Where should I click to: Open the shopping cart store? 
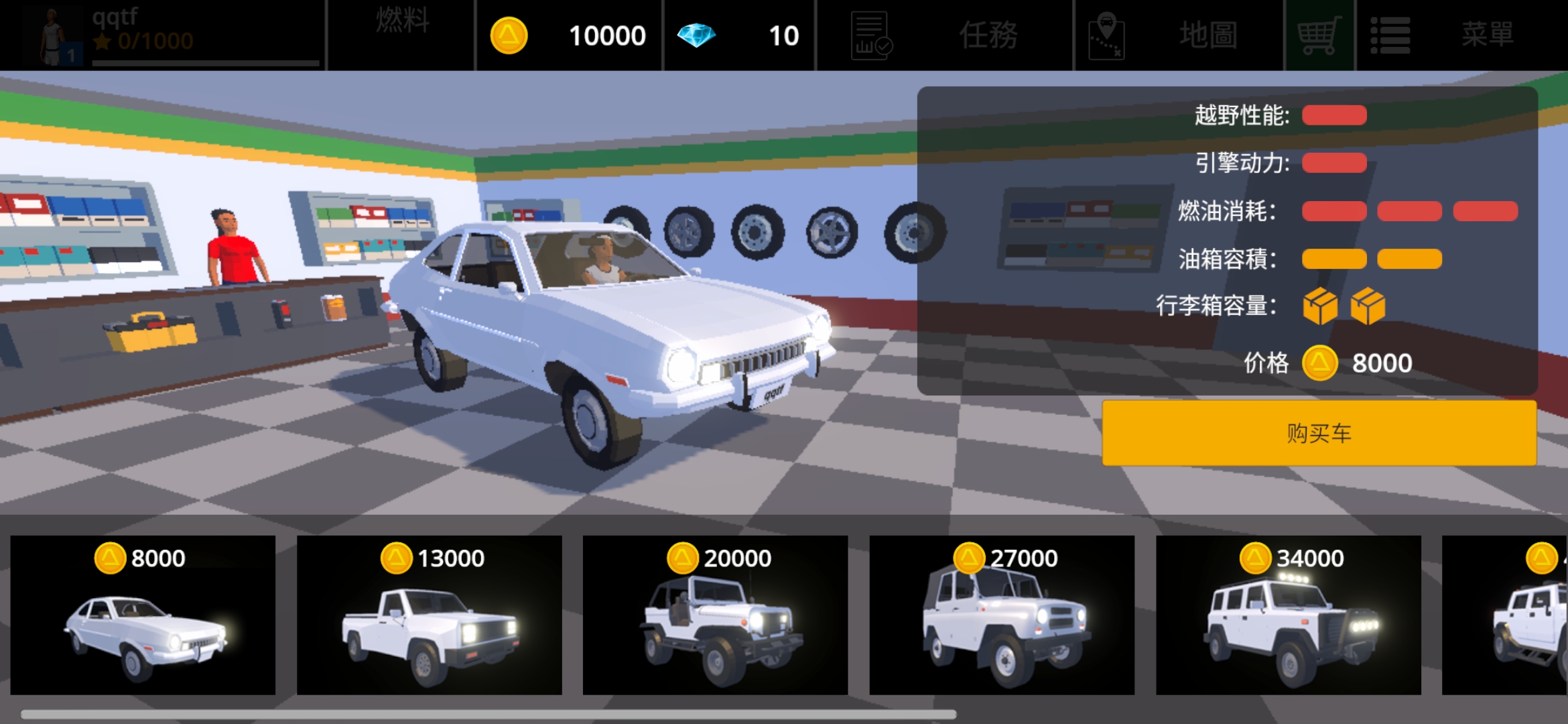pos(1319,35)
